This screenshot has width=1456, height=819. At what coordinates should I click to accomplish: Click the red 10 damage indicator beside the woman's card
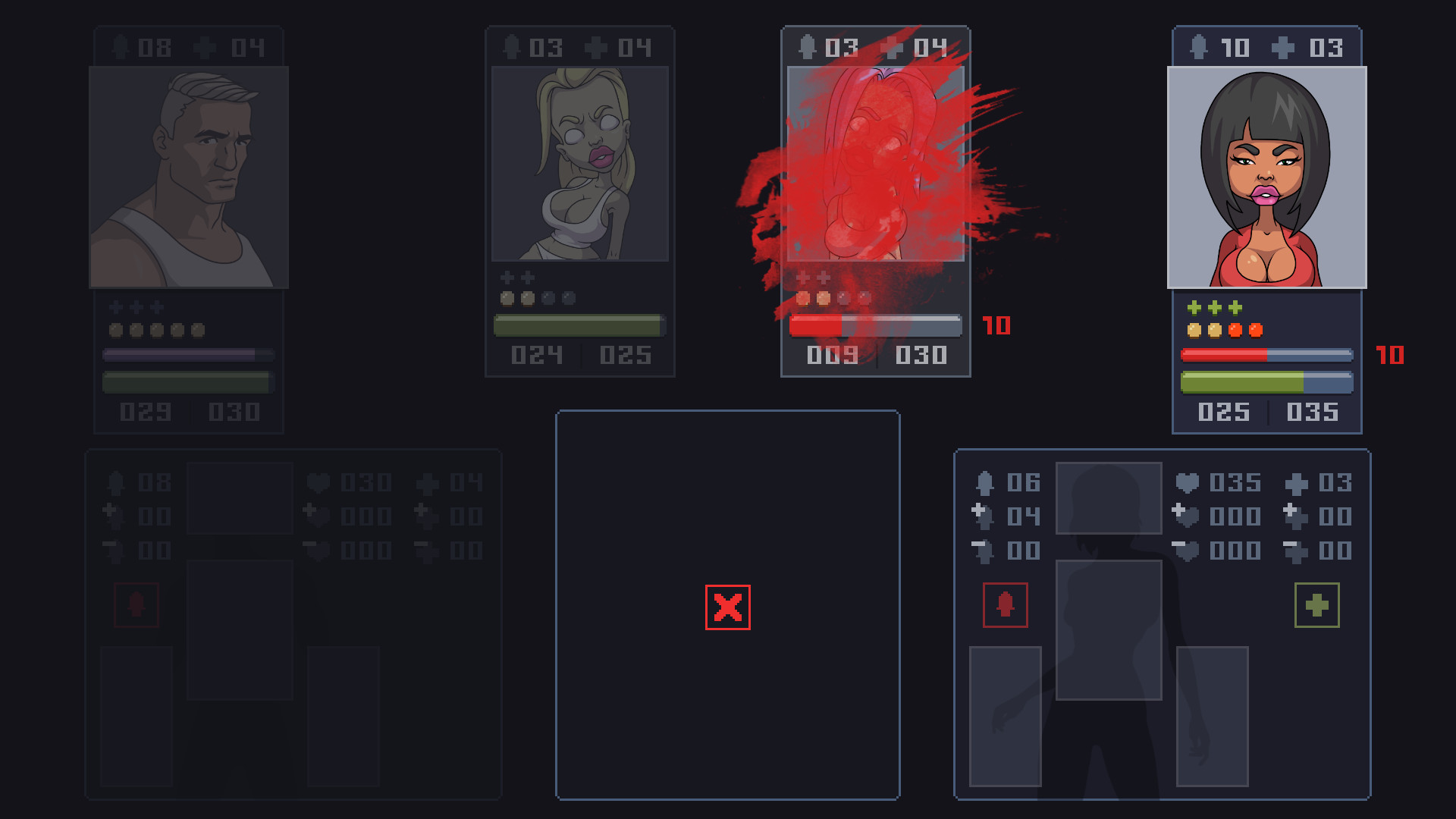click(1389, 354)
